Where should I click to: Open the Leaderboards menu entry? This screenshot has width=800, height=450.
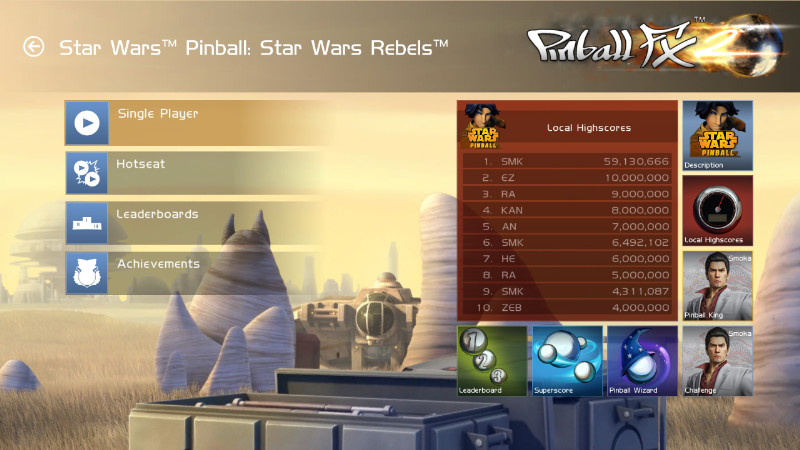click(190, 222)
